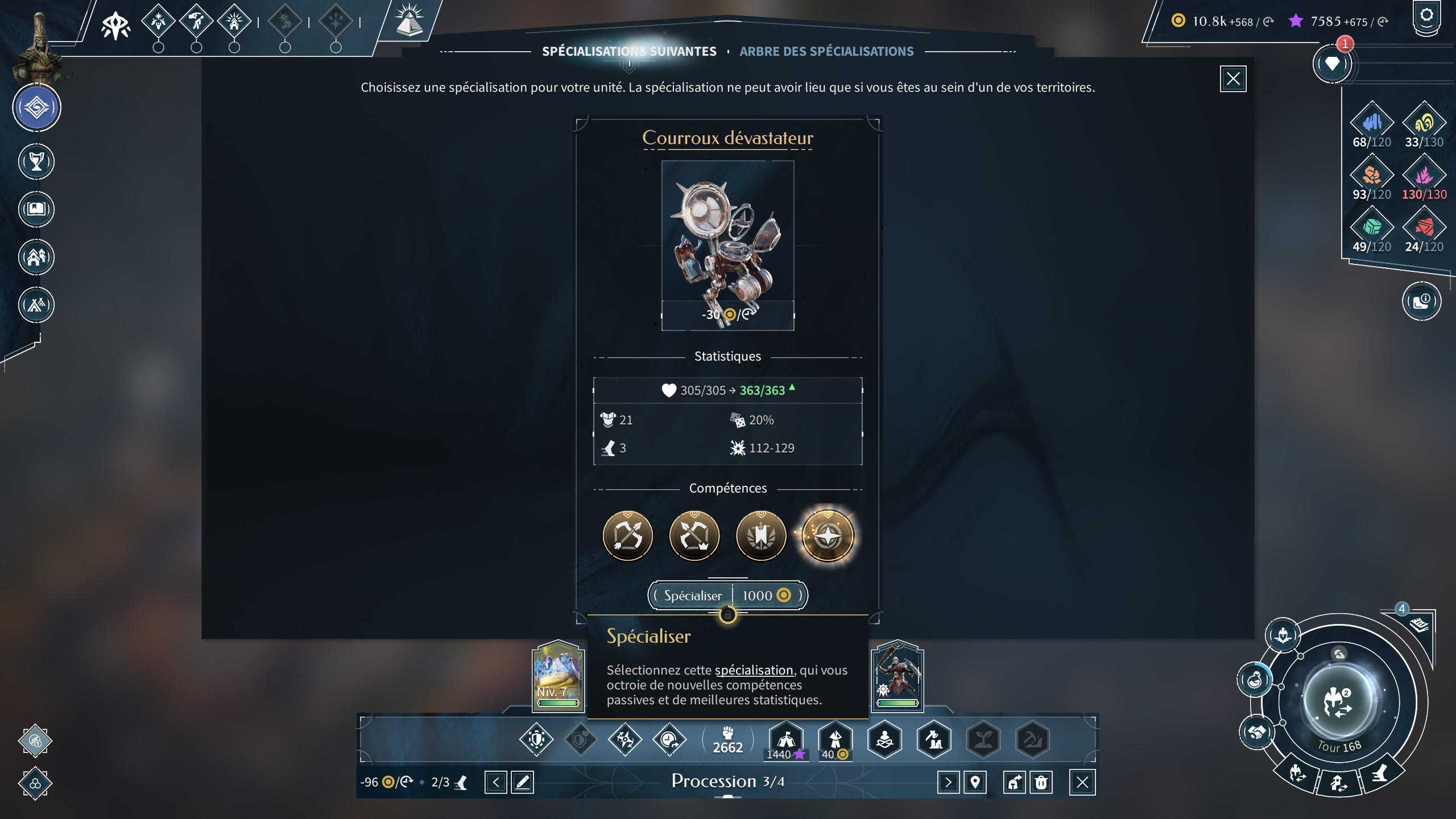End turn via the Tour 168 orb
1456x819 pixels.
(1339, 703)
